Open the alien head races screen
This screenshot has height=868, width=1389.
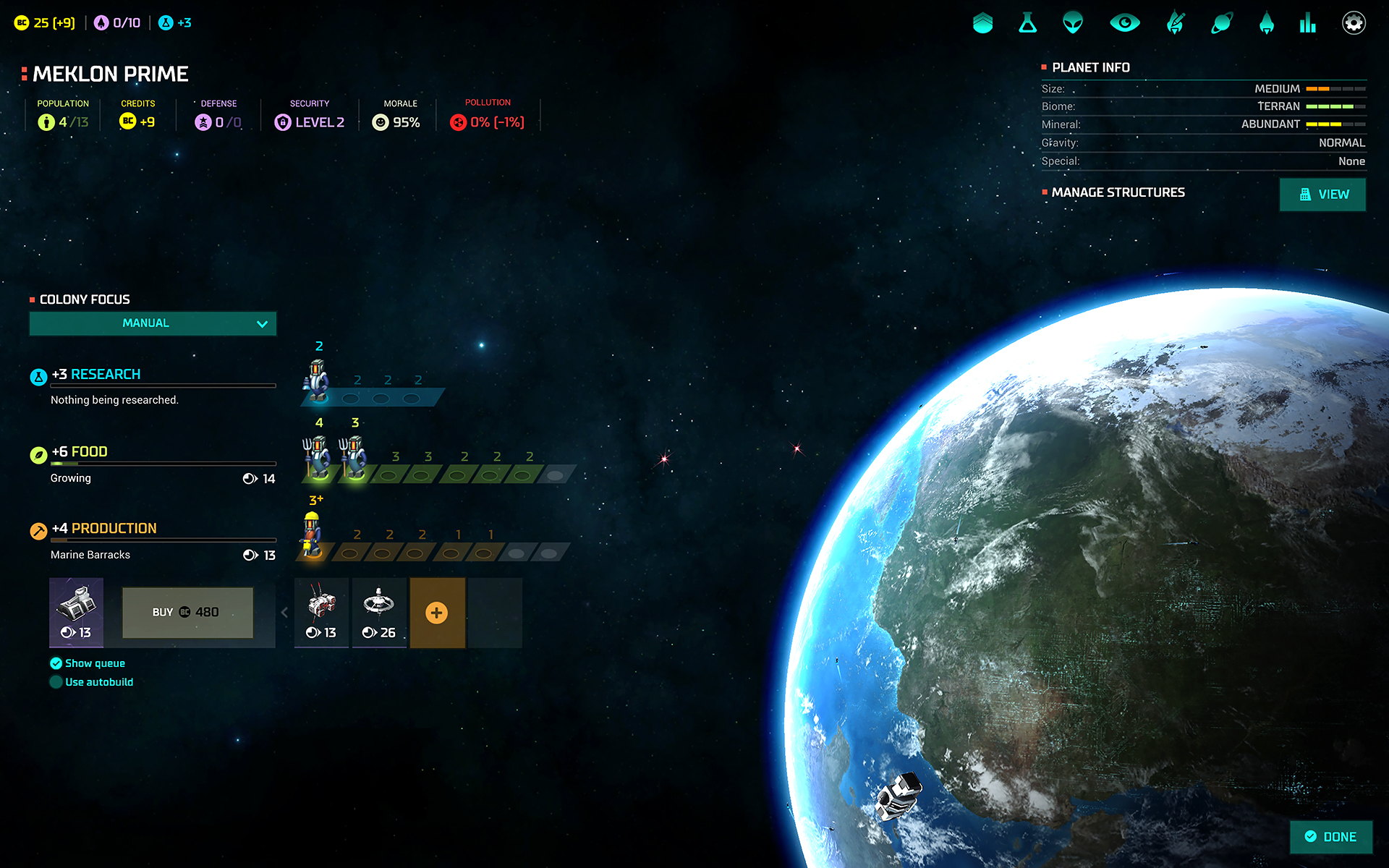[x=1073, y=23]
